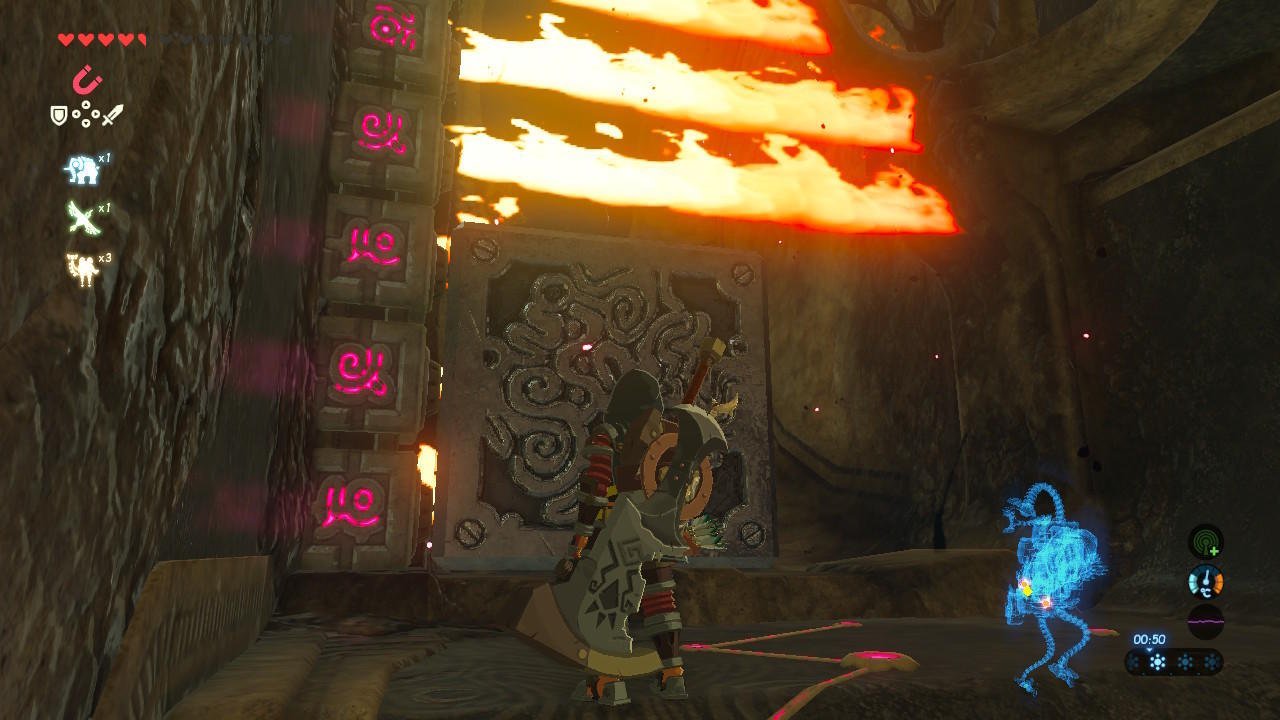Select the purple noise meter icon
This screenshot has width=1280, height=720.
1206,622
